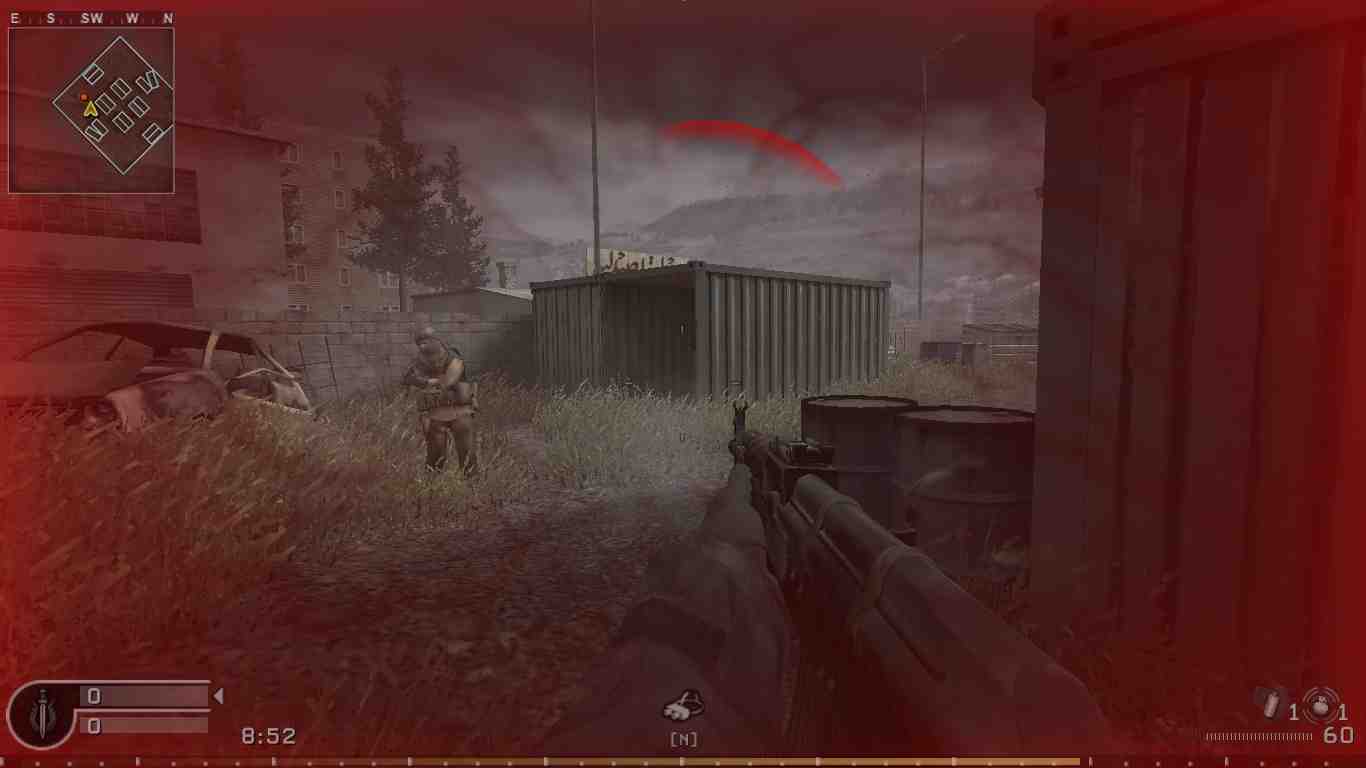Expand the top scoreboard bar via its arrow marker

click(x=216, y=697)
